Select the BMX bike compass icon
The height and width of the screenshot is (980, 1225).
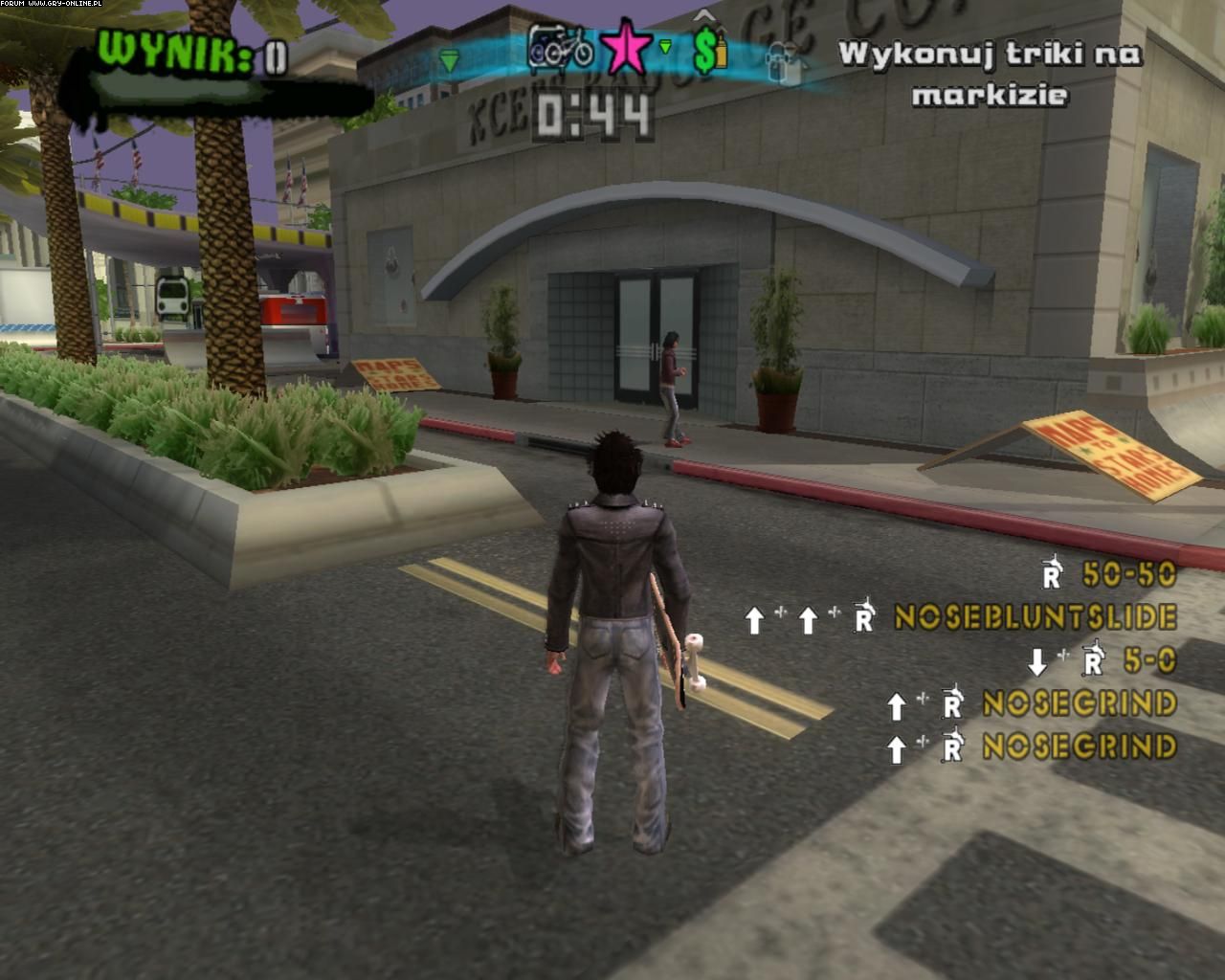pyautogui.click(x=561, y=48)
